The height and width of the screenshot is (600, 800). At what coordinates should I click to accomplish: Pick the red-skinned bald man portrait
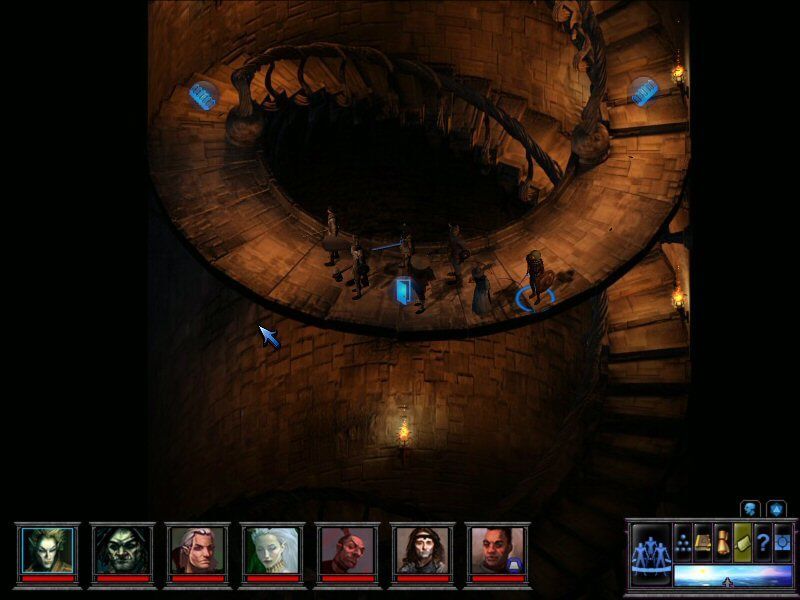point(347,550)
